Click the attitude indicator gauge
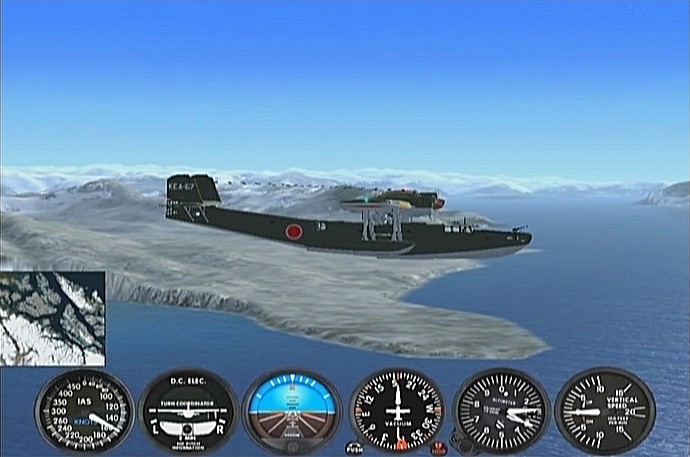The height and width of the screenshot is (457, 690). click(292, 411)
